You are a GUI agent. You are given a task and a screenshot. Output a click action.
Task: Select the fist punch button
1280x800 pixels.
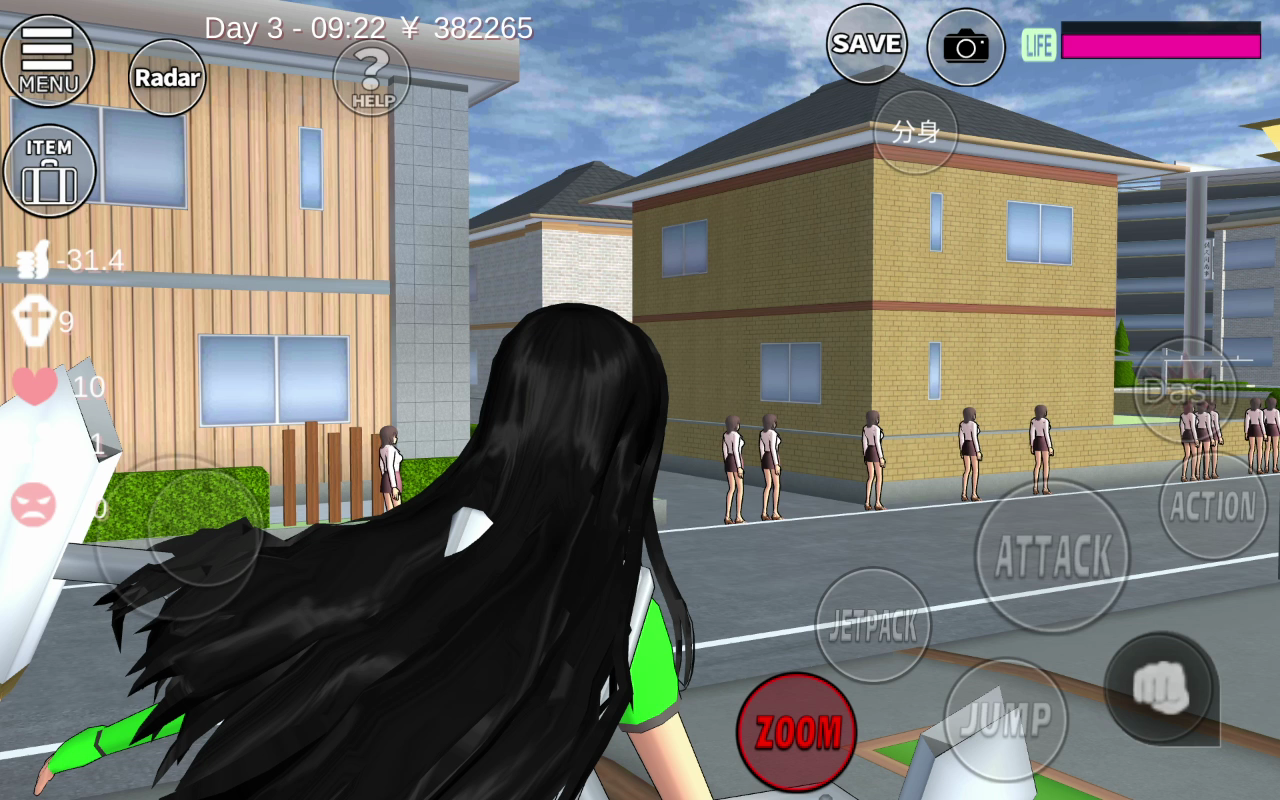tap(1160, 689)
